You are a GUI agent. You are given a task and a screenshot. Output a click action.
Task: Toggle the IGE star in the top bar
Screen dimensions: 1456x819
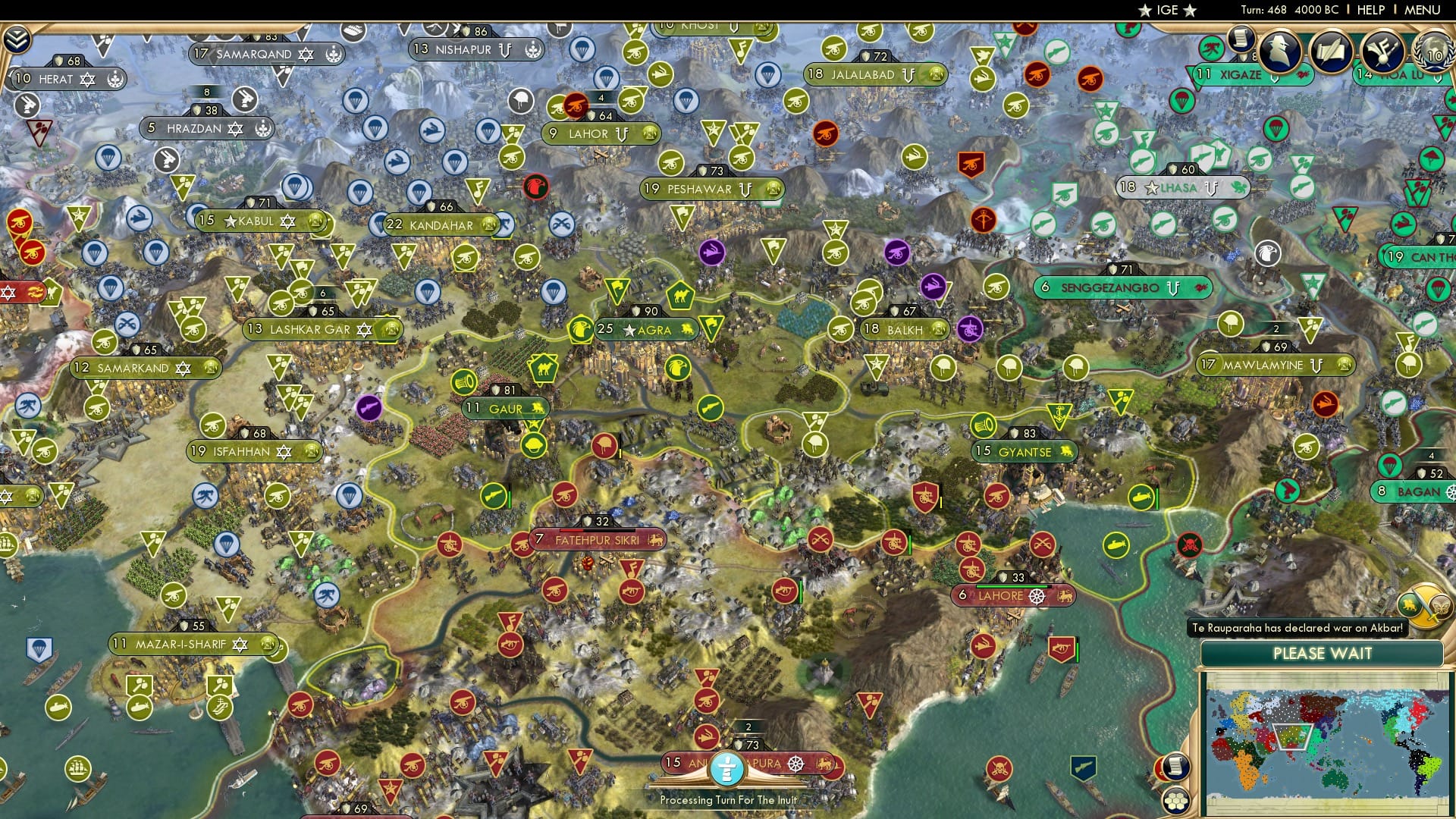pyautogui.click(x=1146, y=11)
